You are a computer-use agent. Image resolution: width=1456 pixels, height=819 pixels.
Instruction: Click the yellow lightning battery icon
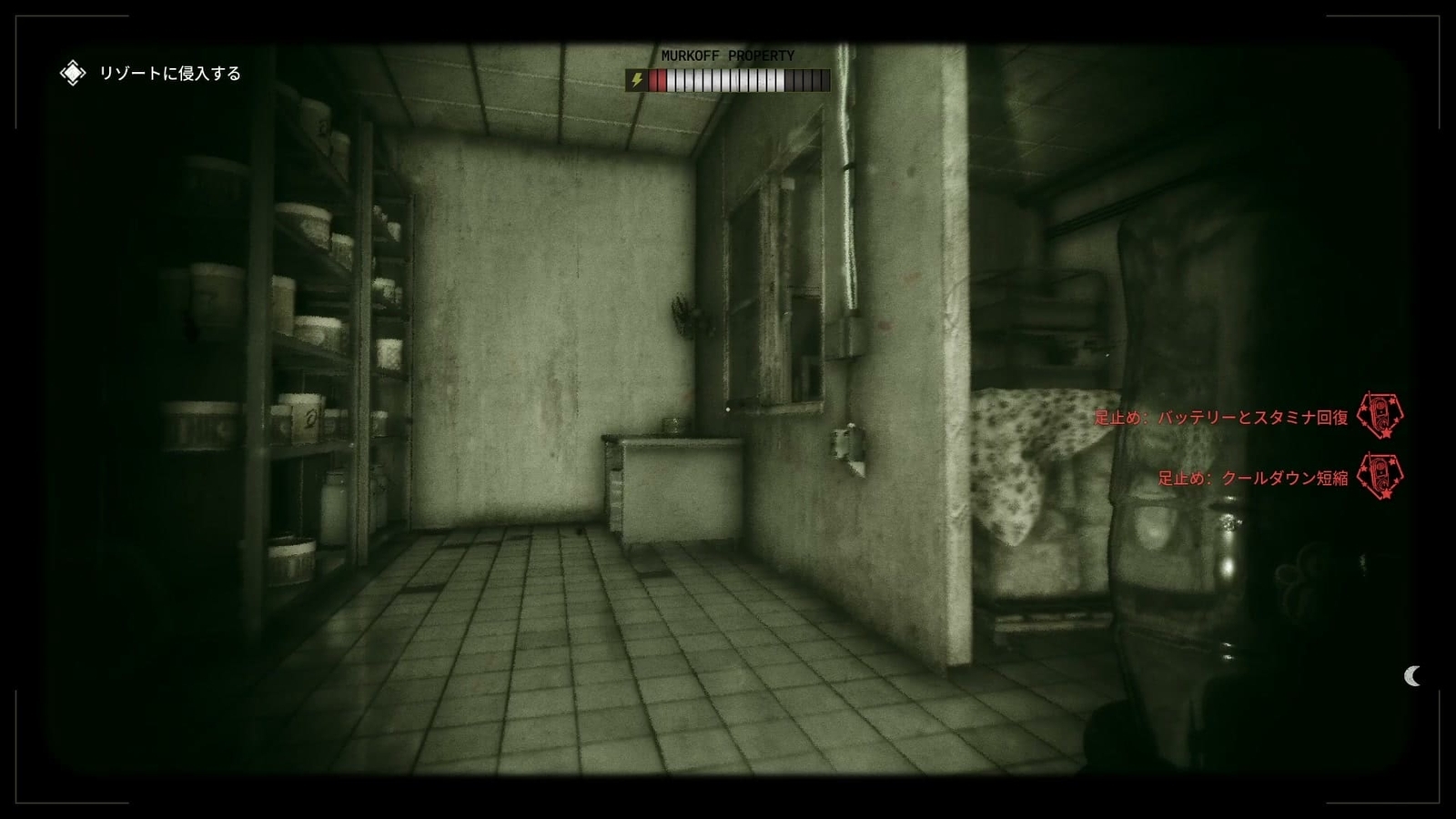click(635, 80)
